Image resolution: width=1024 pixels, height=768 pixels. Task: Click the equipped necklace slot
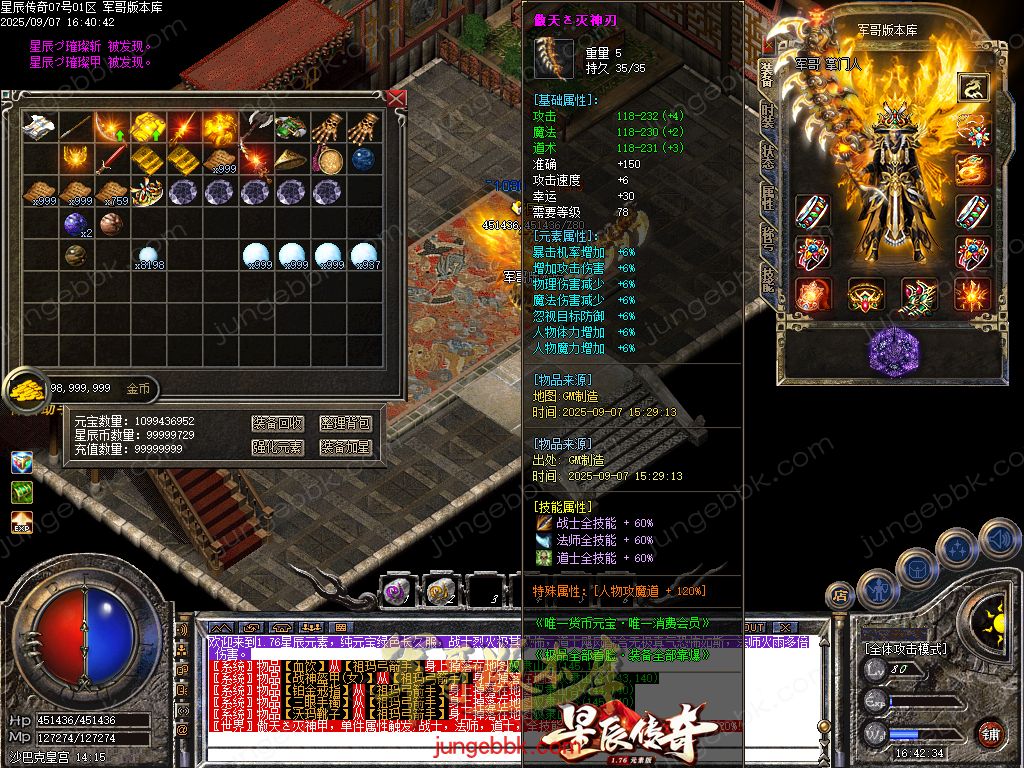[971, 129]
